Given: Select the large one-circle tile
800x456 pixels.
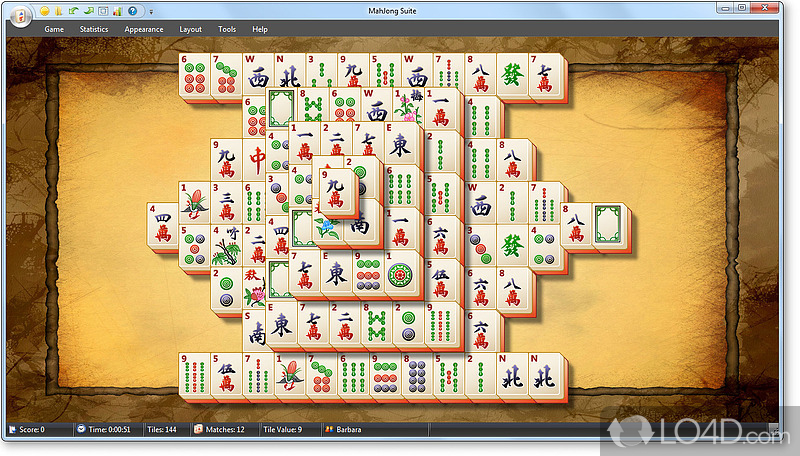Looking at the screenshot, I should [400, 274].
